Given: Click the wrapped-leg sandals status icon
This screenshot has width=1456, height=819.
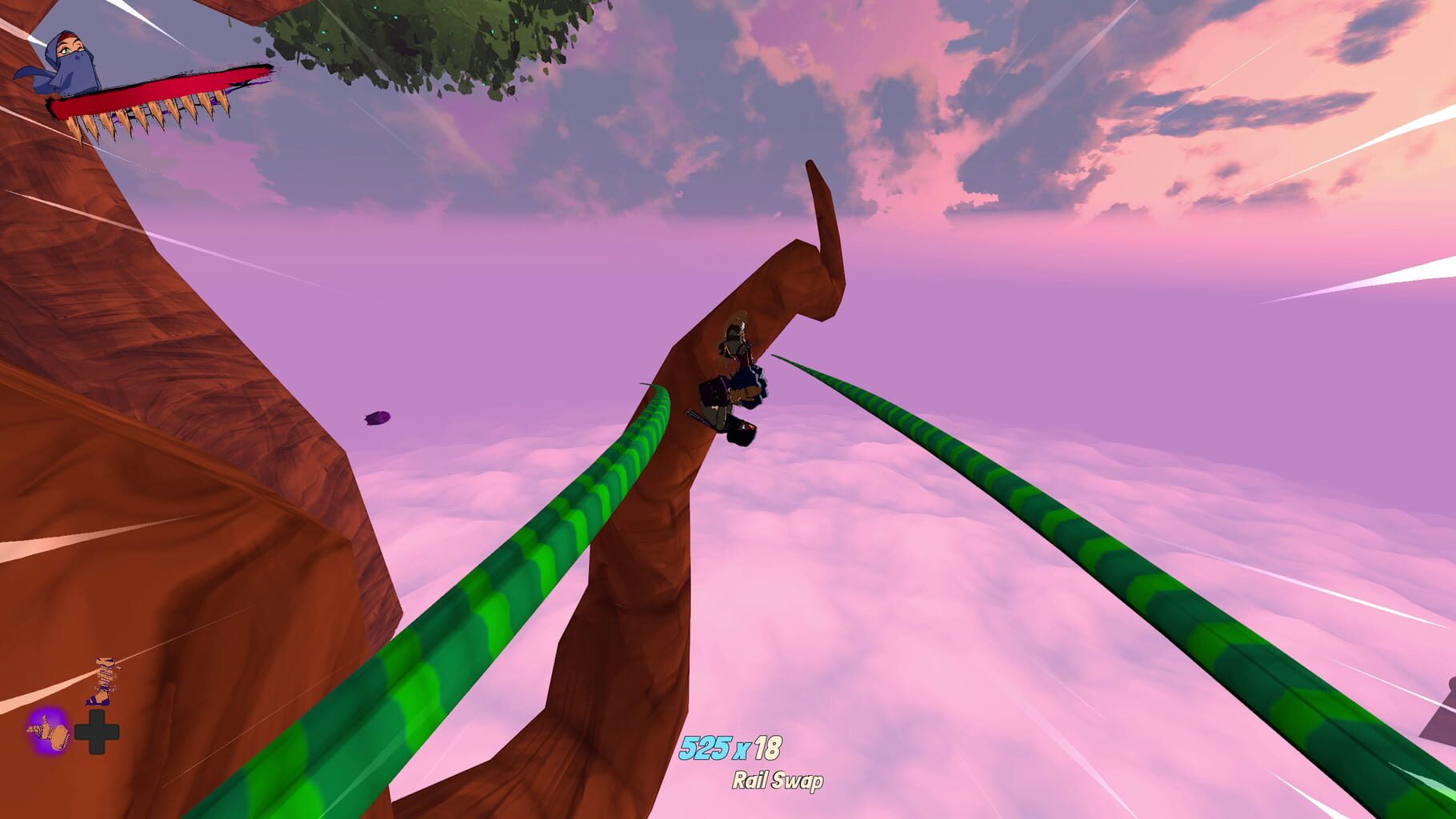Looking at the screenshot, I should (102, 679).
